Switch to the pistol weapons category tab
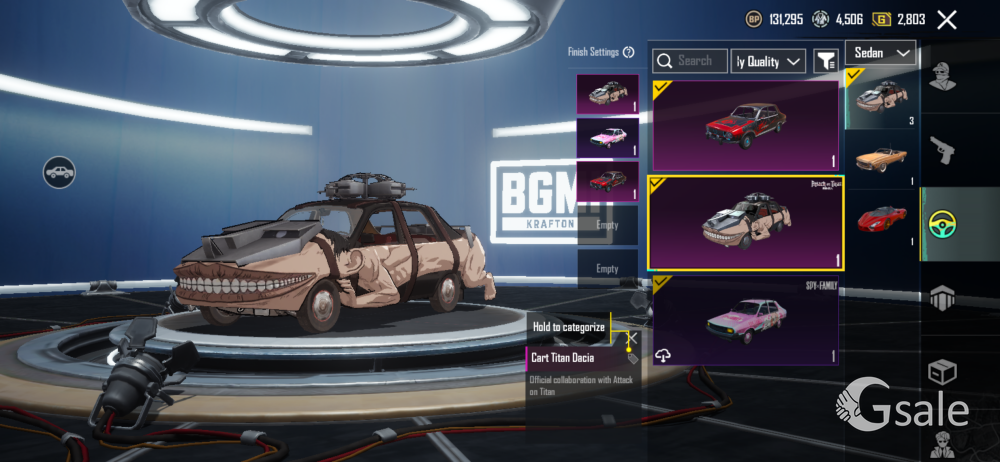1000x462 pixels. pyautogui.click(x=943, y=150)
